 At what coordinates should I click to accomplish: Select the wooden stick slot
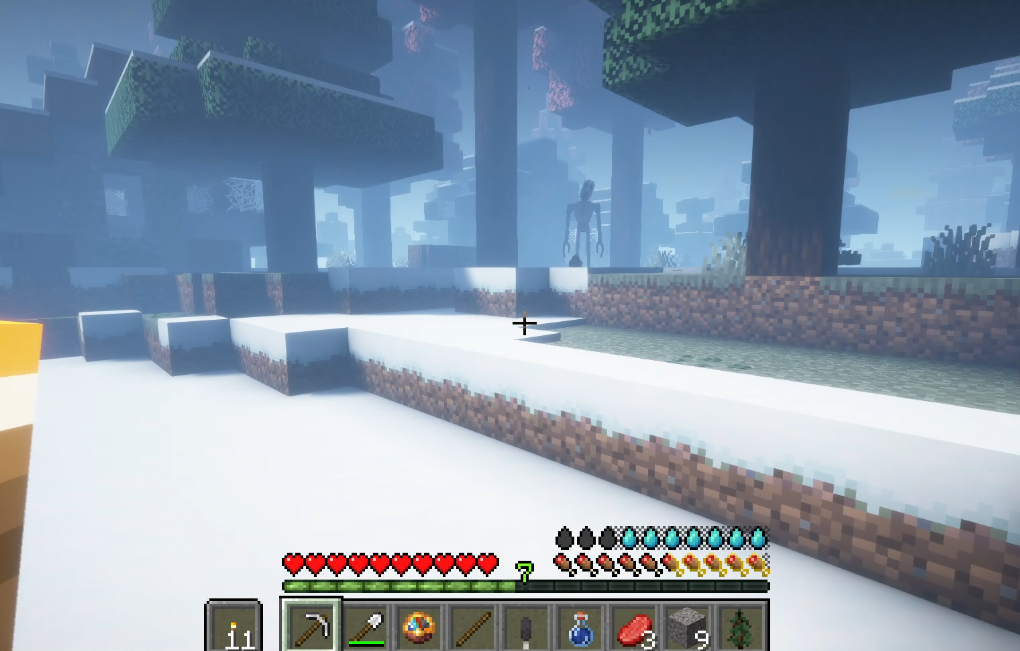tap(473, 627)
